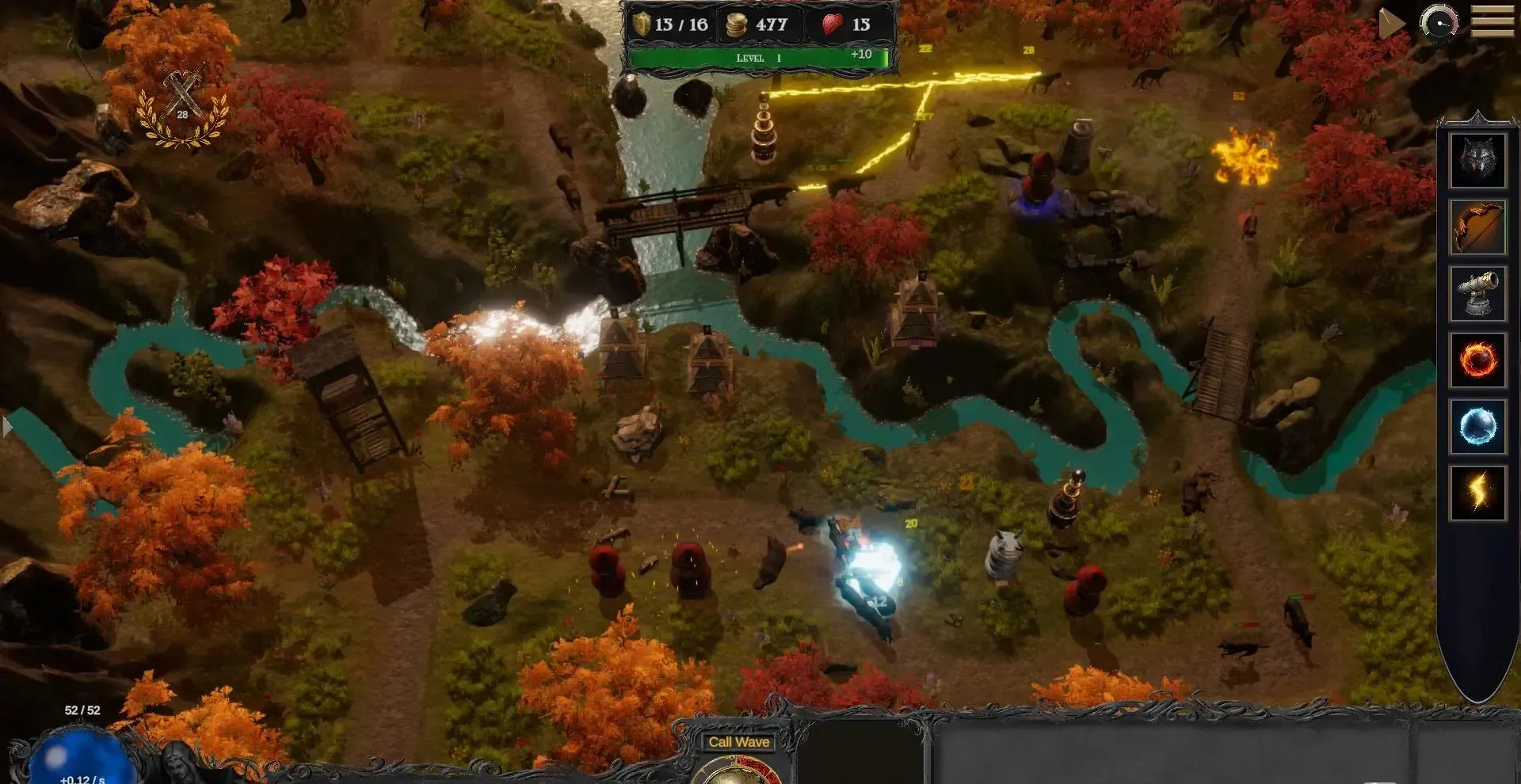Image resolution: width=1521 pixels, height=784 pixels.
Task: Click the crossed swords laurel emblem
Action: [183, 107]
